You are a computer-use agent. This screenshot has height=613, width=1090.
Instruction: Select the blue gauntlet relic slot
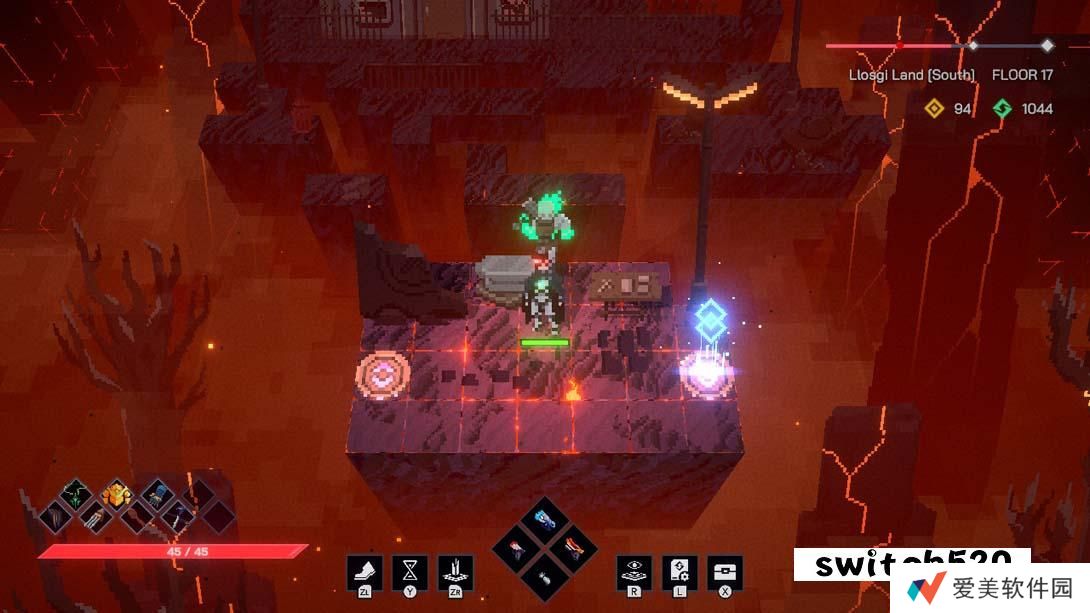click(x=157, y=493)
